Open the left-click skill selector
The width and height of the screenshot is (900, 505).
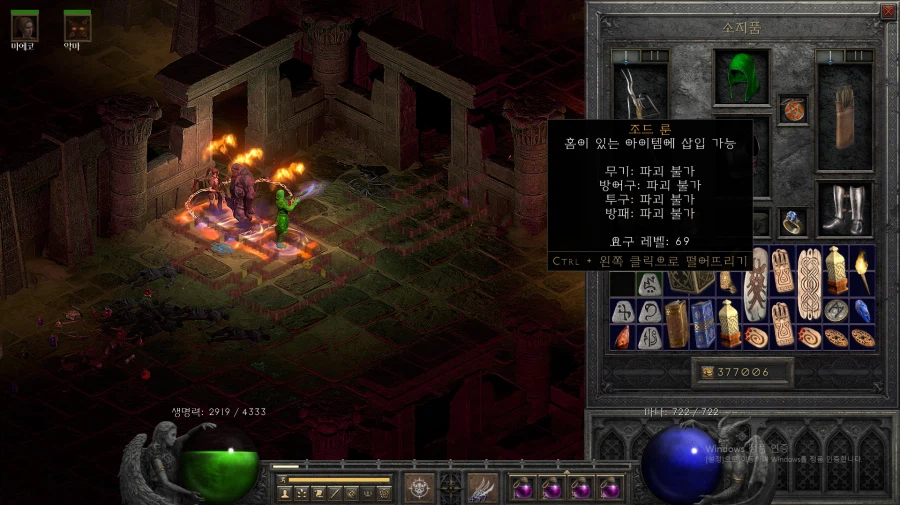pos(419,487)
